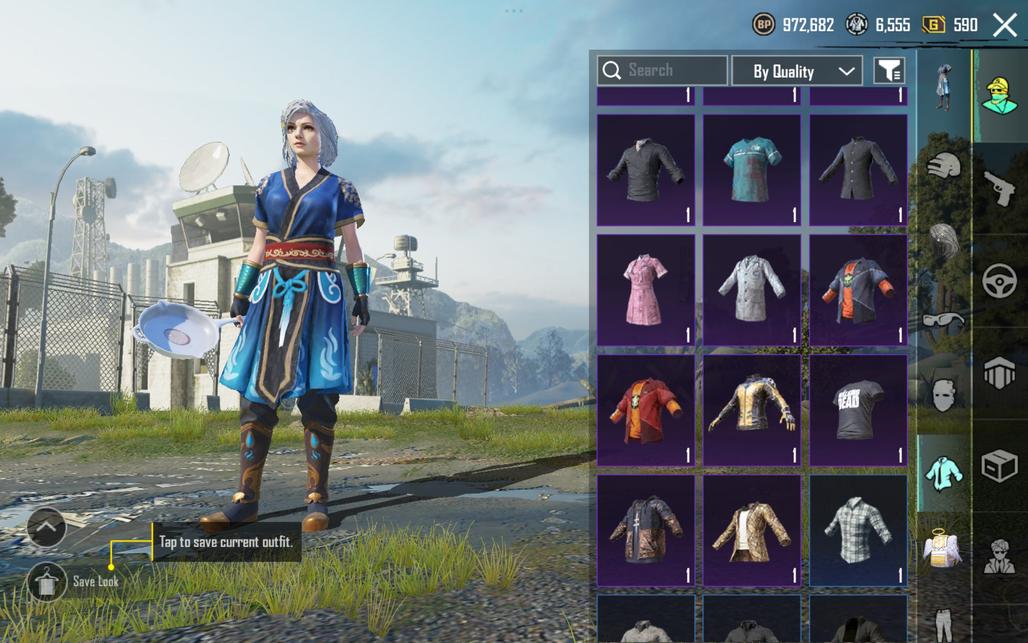Open the pistol weapon skins tab
Screen dimensions: 1028x643
pos(999,187)
